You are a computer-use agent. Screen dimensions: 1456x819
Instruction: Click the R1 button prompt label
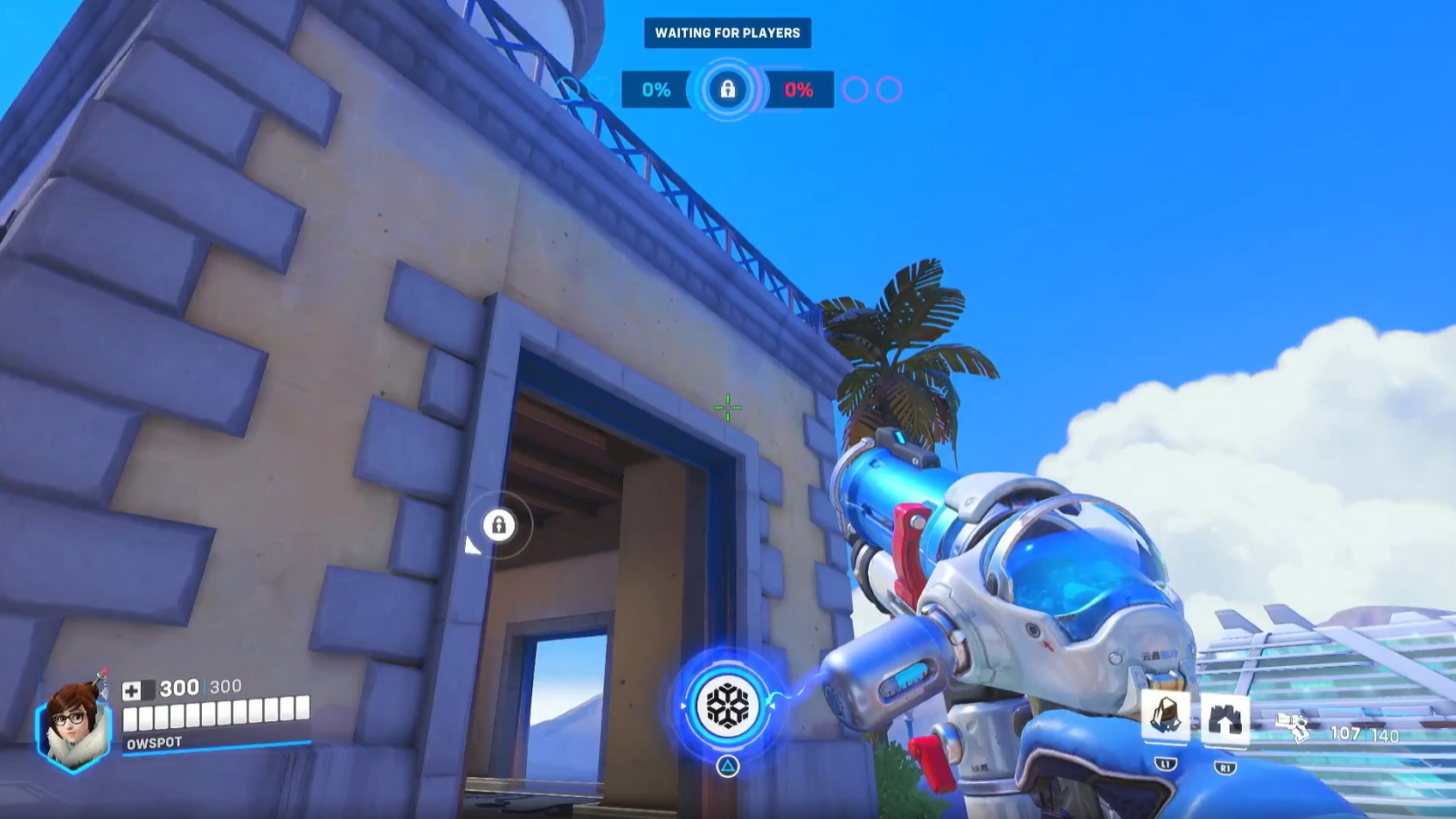tap(1227, 767)
